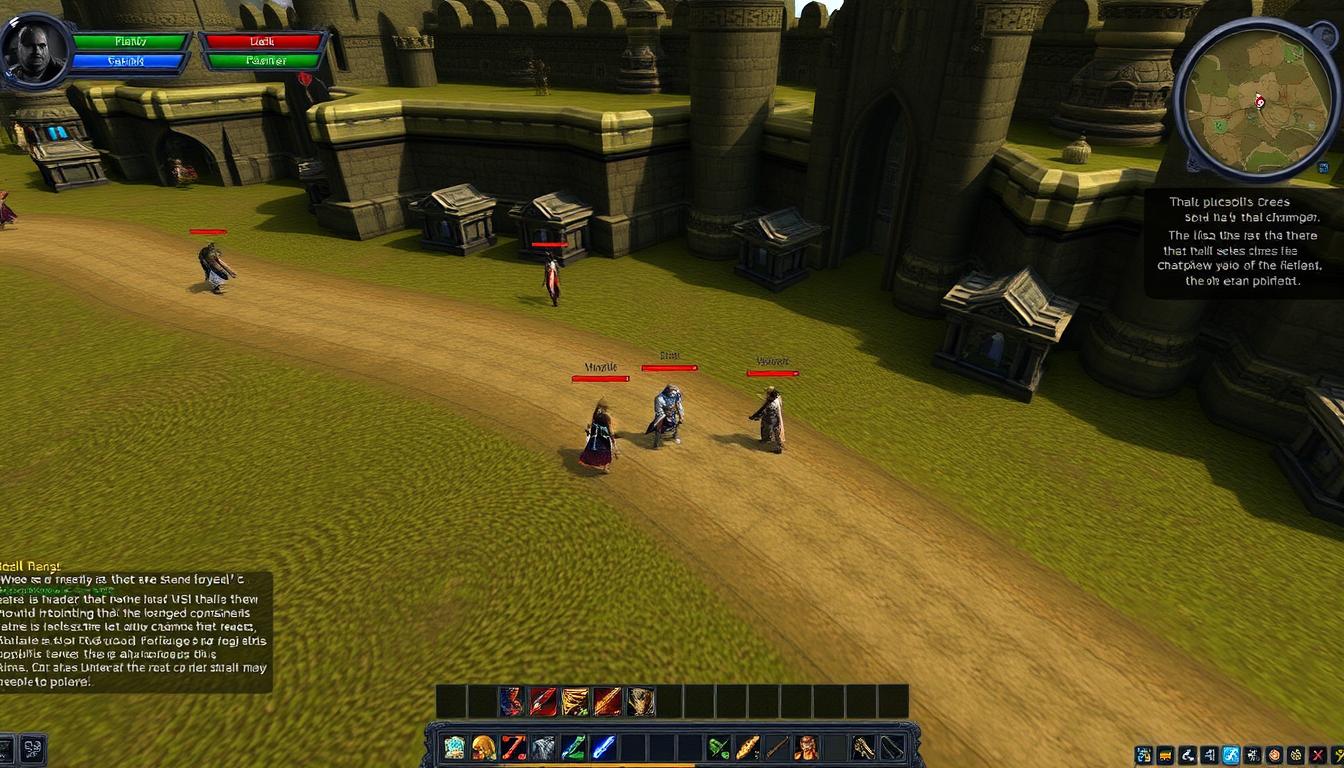Image resolution: width=1344 pixels, height=768 pixels.
Task: Use the green dagger ability icon
Action: coord(574,747)
